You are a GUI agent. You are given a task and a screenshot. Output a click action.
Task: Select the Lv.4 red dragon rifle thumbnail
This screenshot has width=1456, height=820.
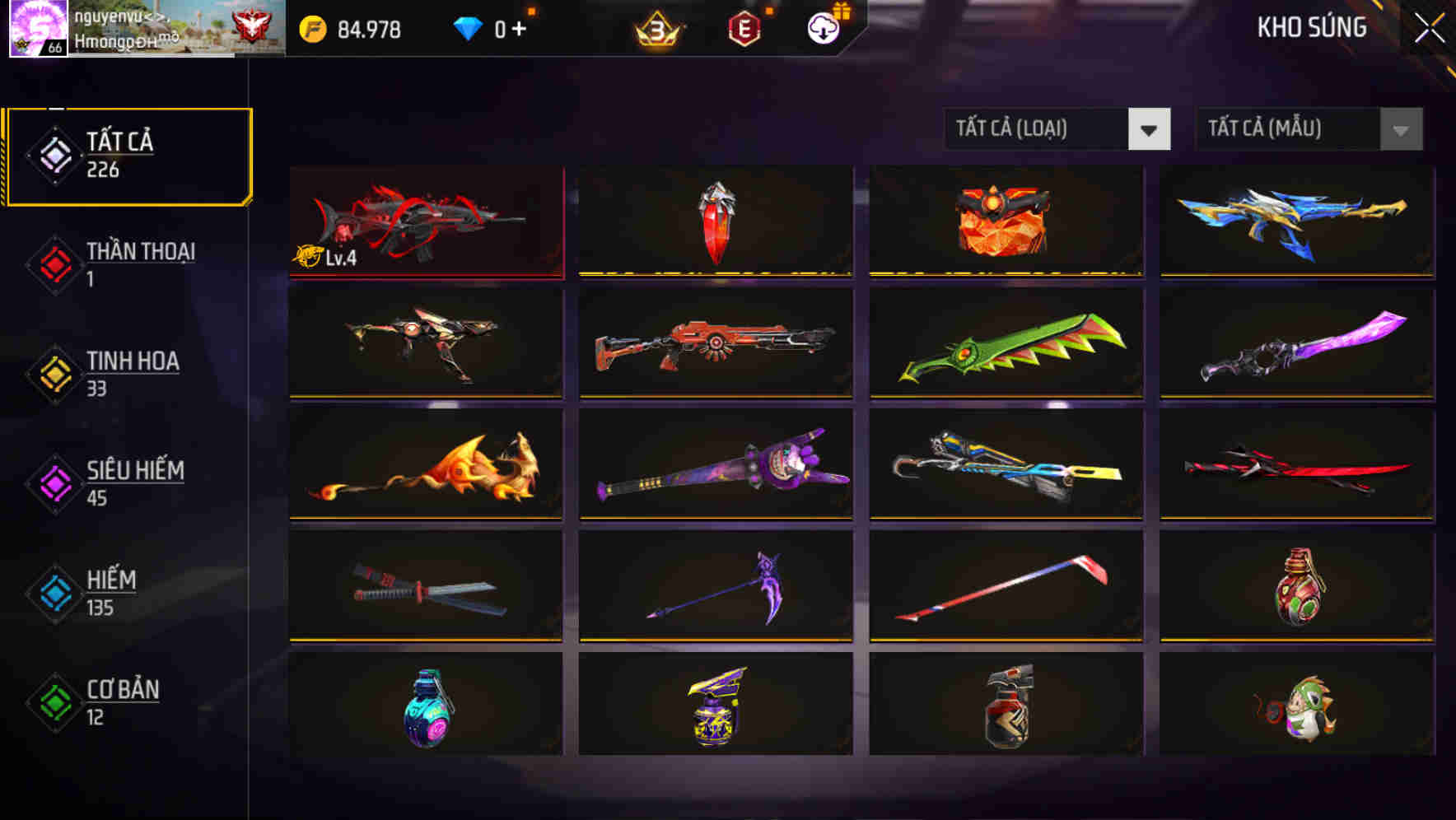coord(428,222)
